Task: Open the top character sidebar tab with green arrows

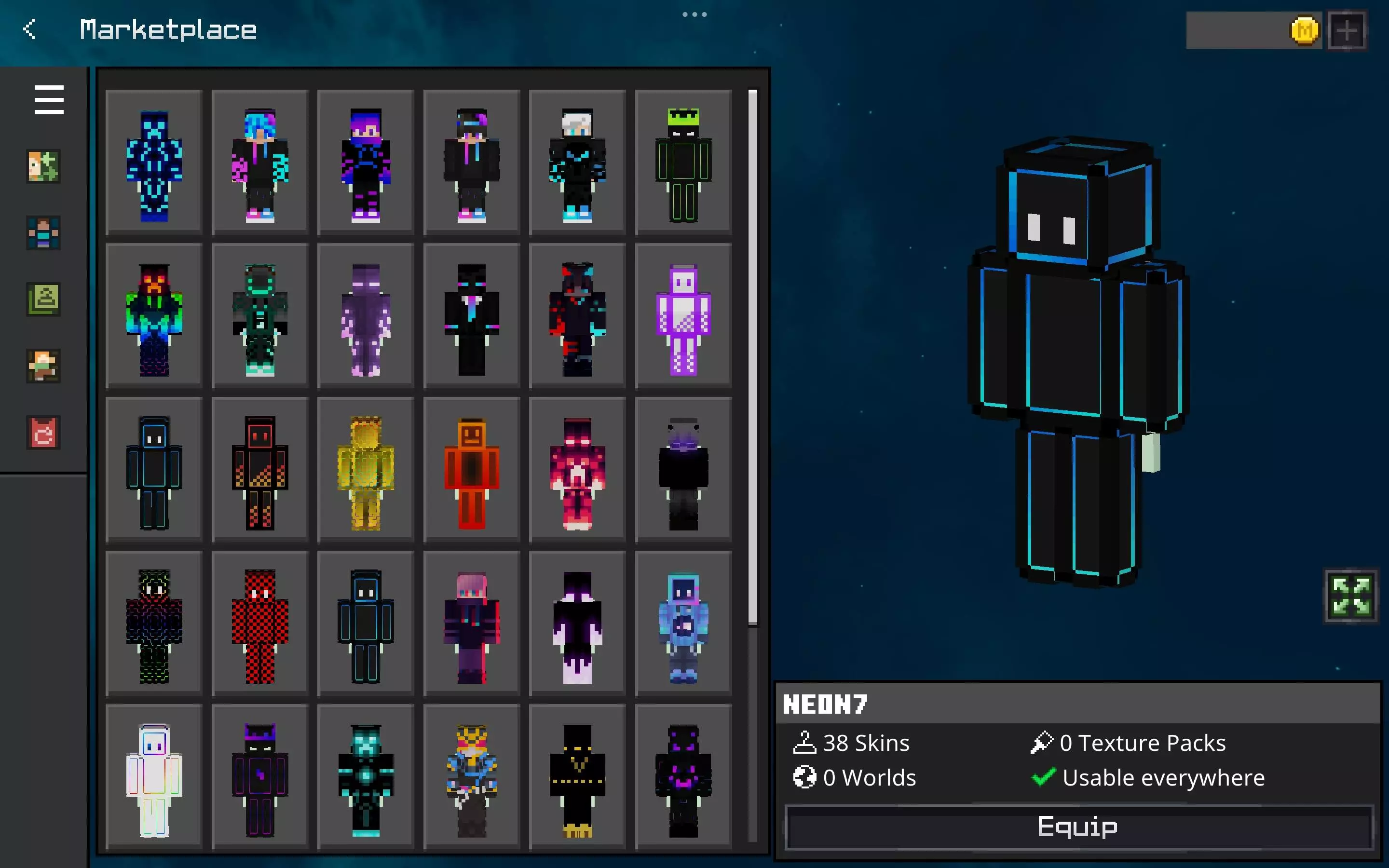Action: click(43, 166)
